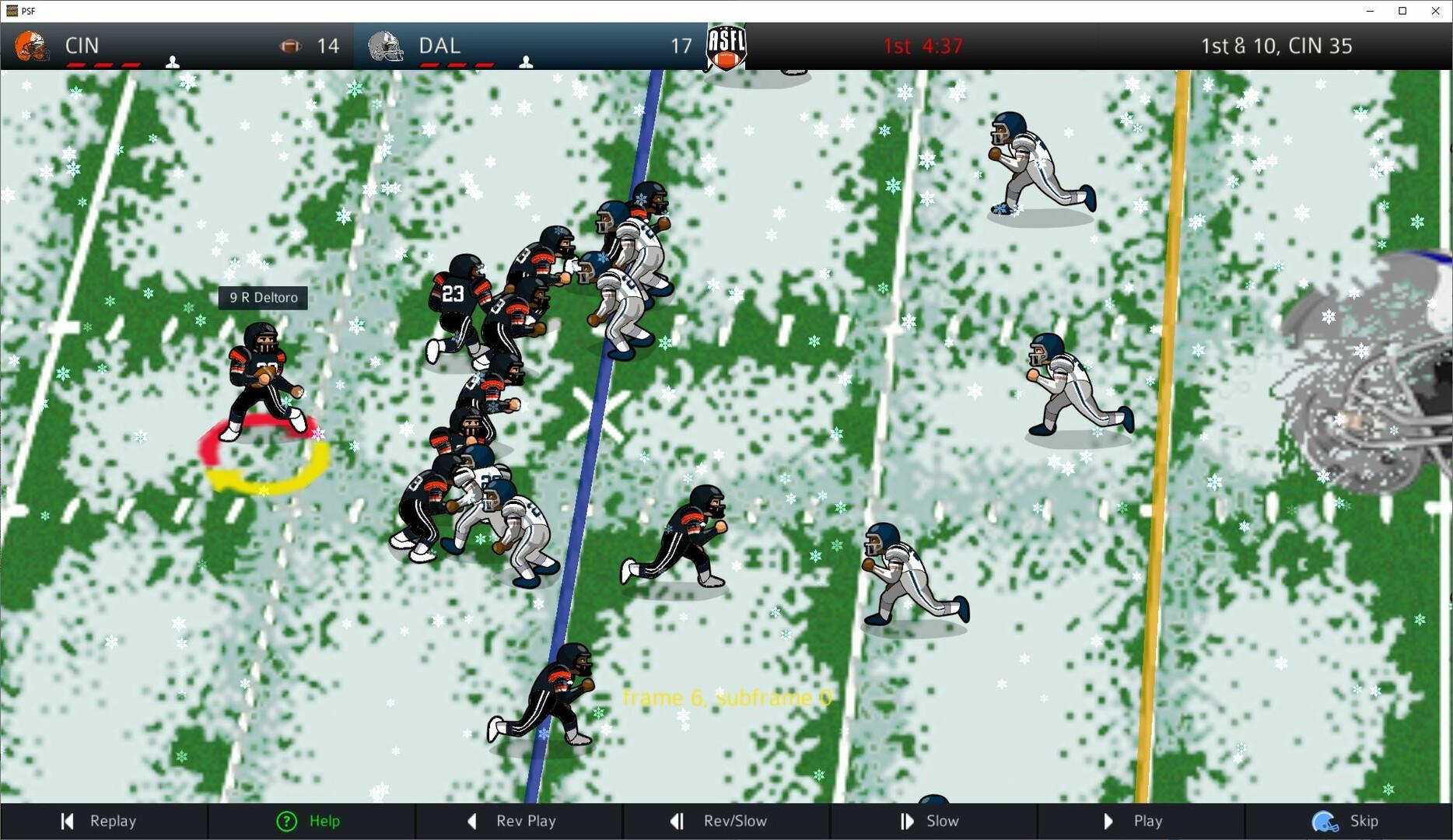1453x840 pixels.
Task: Click the football possession icon next to 14
Action: [289, 46]
